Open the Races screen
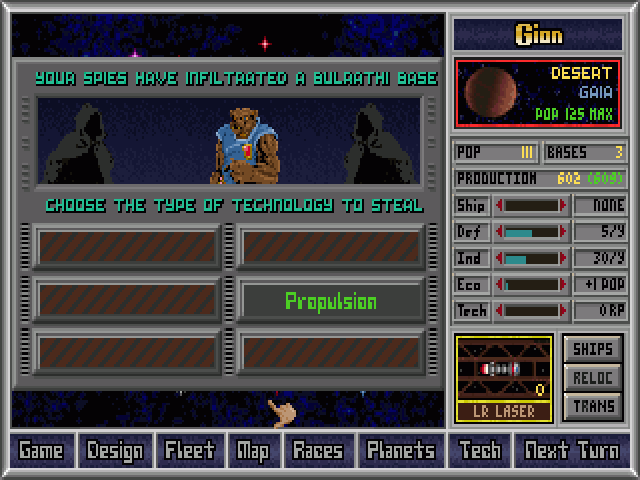This screenshot has width=640, height=480. coord(317,450)
